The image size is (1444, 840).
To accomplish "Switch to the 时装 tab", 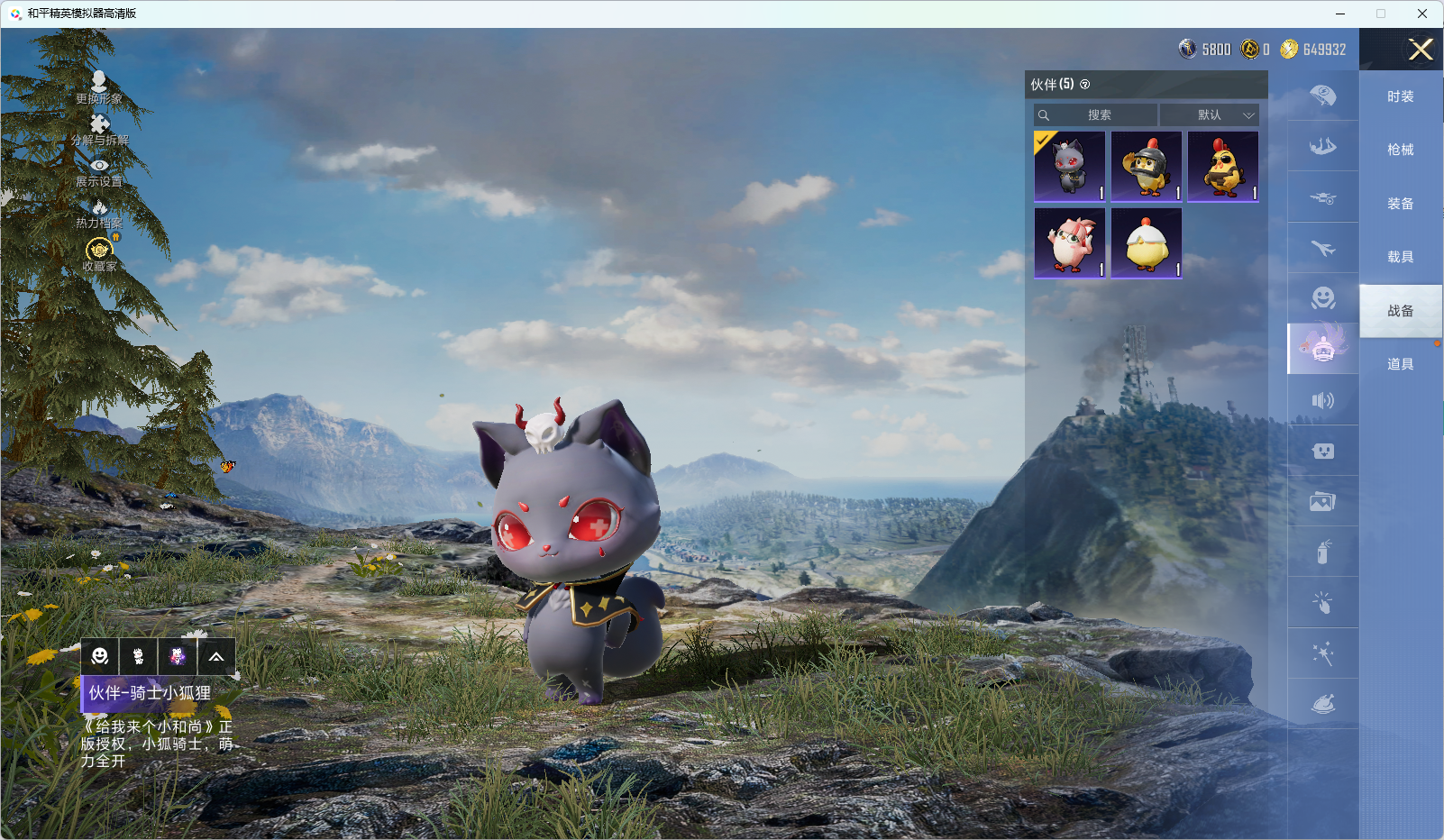I will [x=1400, y=96].
